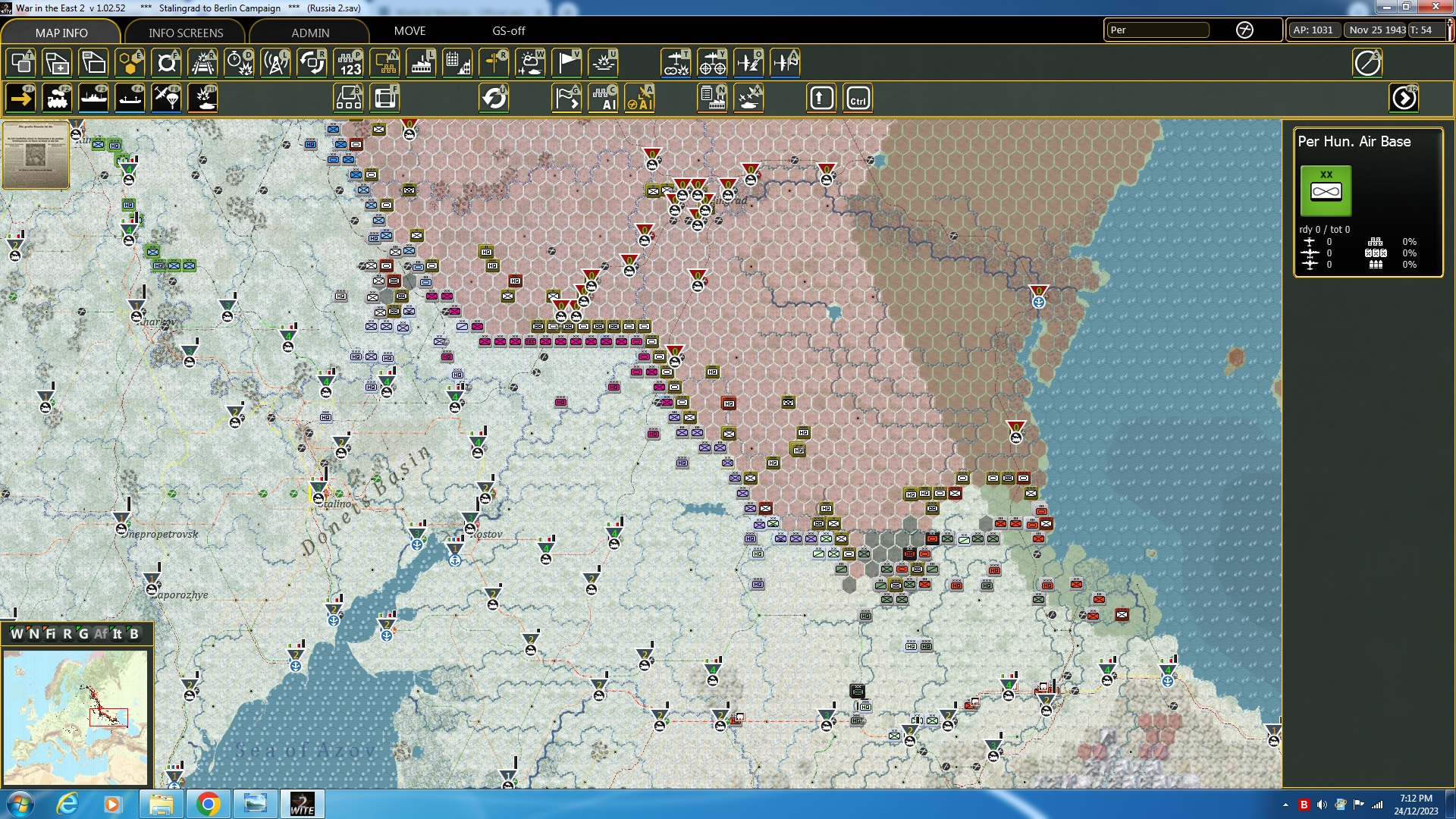Screen dimensions: 1456x819
Task: Enable the G nationality filter on minimap
Action: click(84, 634)
